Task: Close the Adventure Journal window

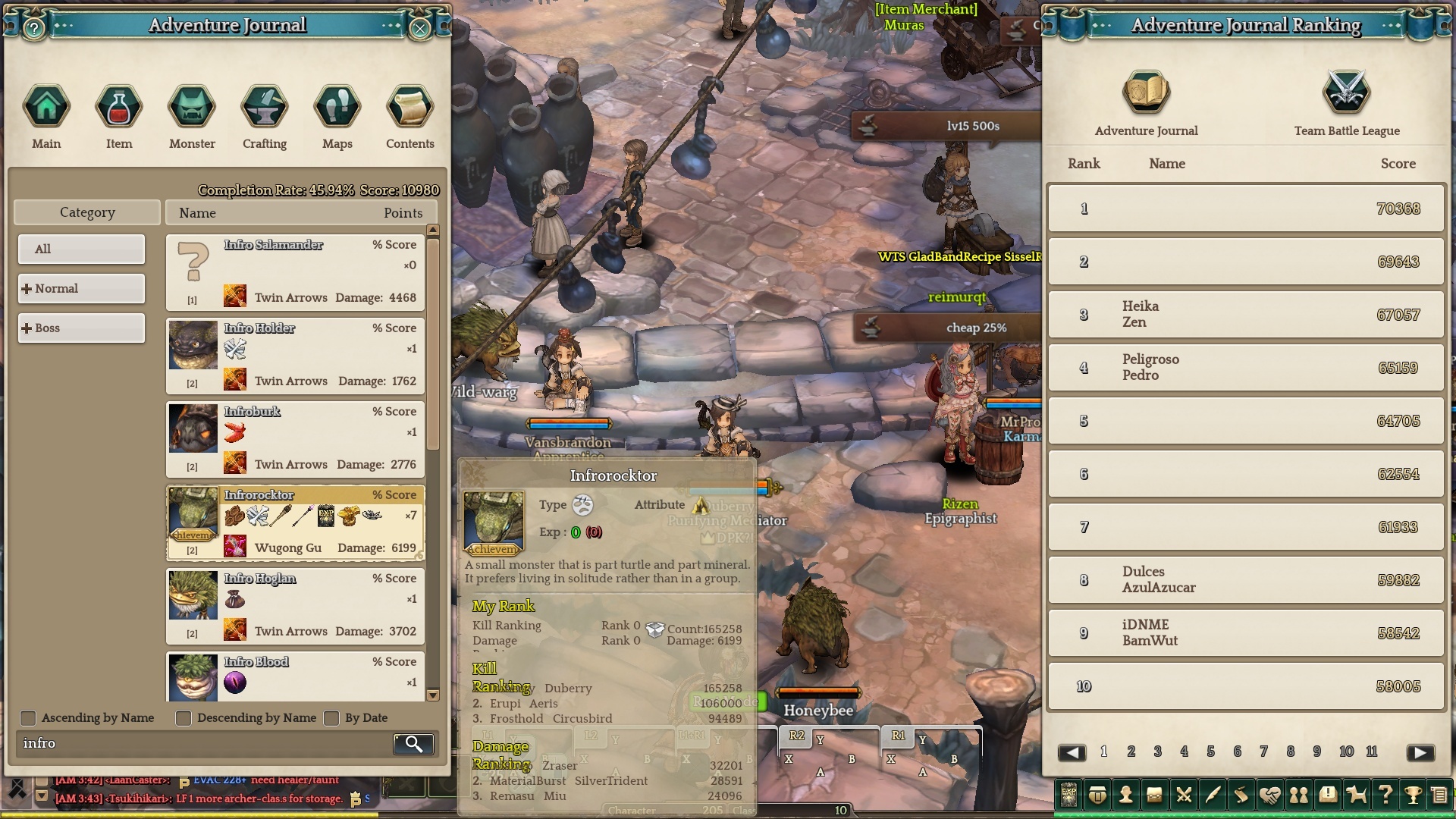Action: (x=420, y=29)
